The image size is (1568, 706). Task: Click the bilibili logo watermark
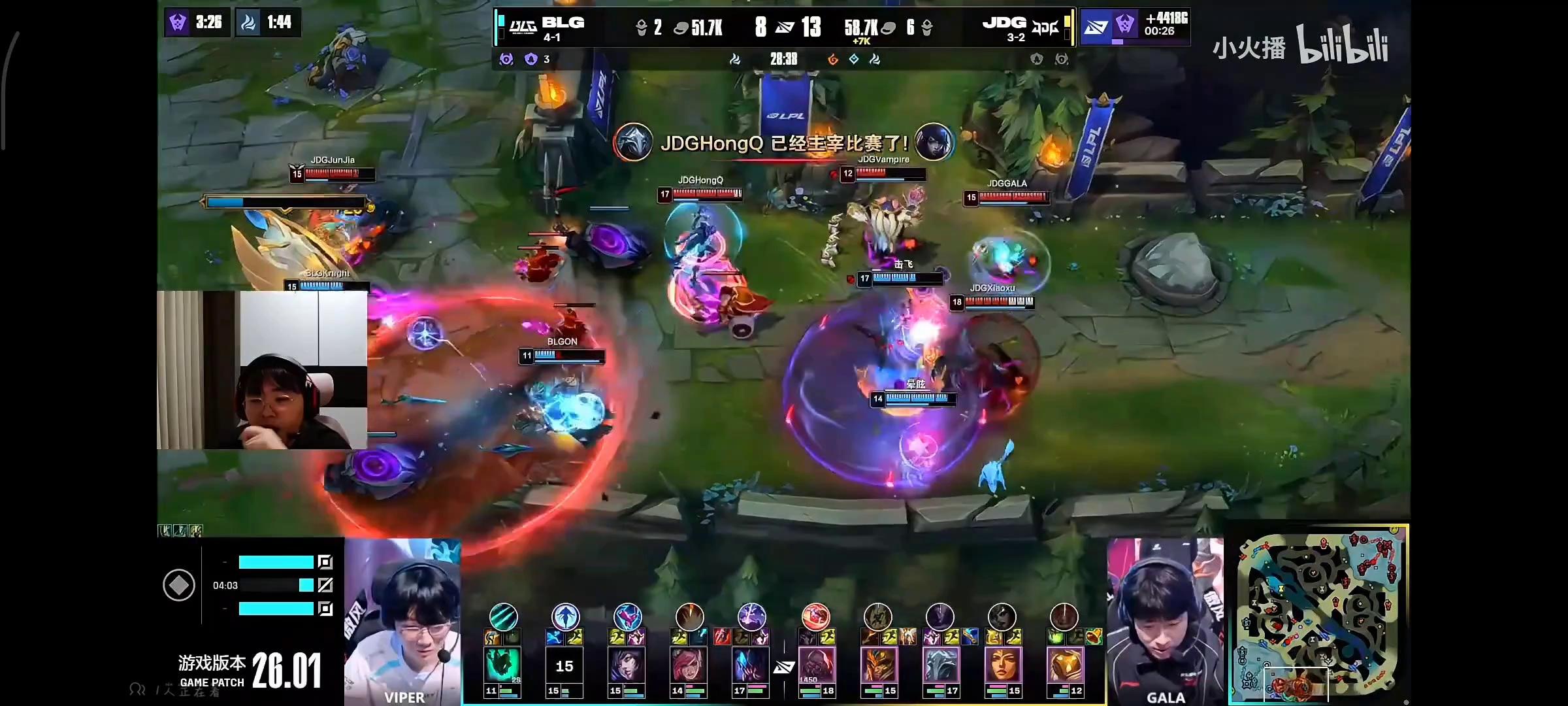point(1343,46)
